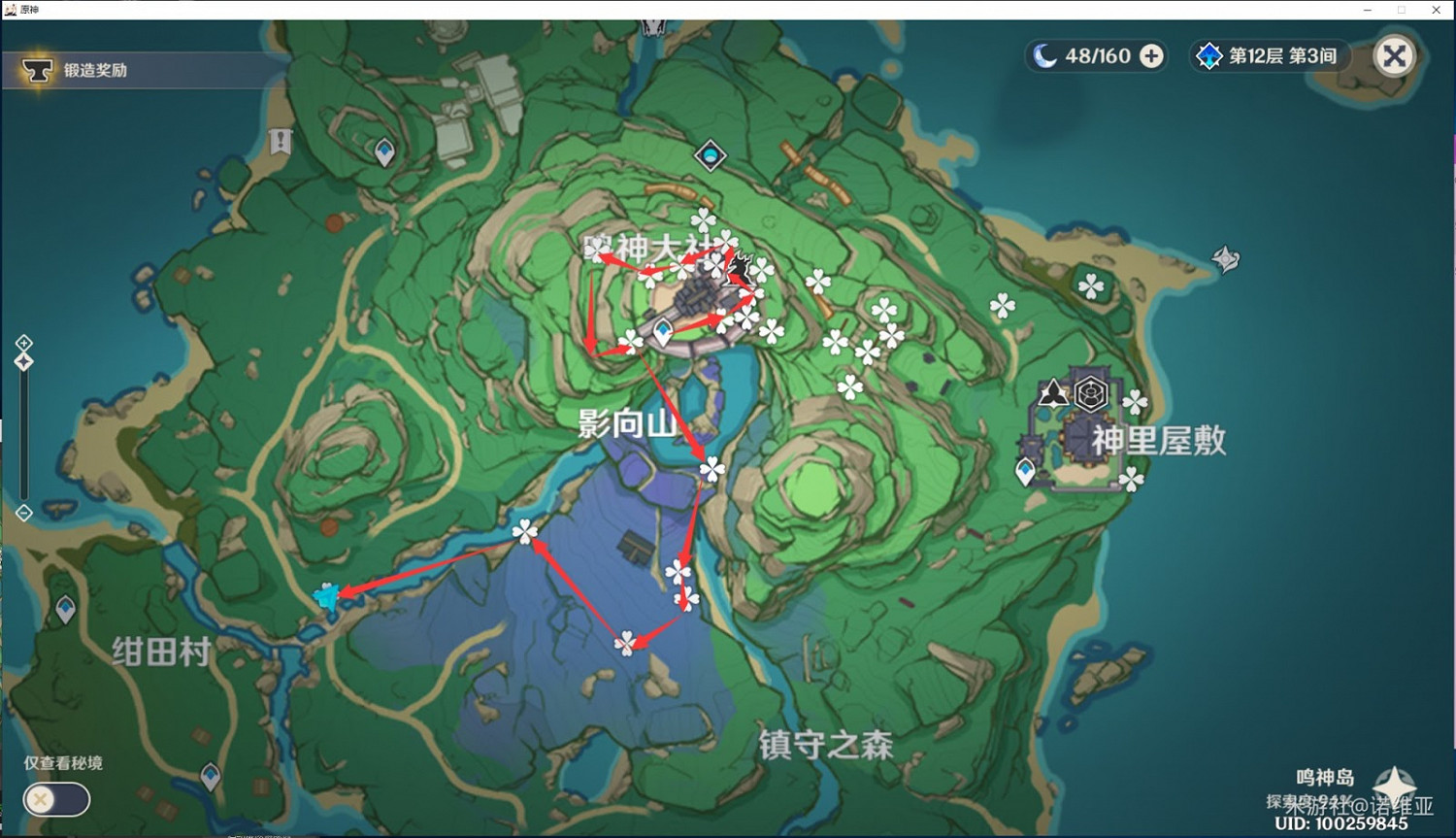Select the teleport waypoint above 绀田村
The image size is (1456, 838).
coord(65,609)
